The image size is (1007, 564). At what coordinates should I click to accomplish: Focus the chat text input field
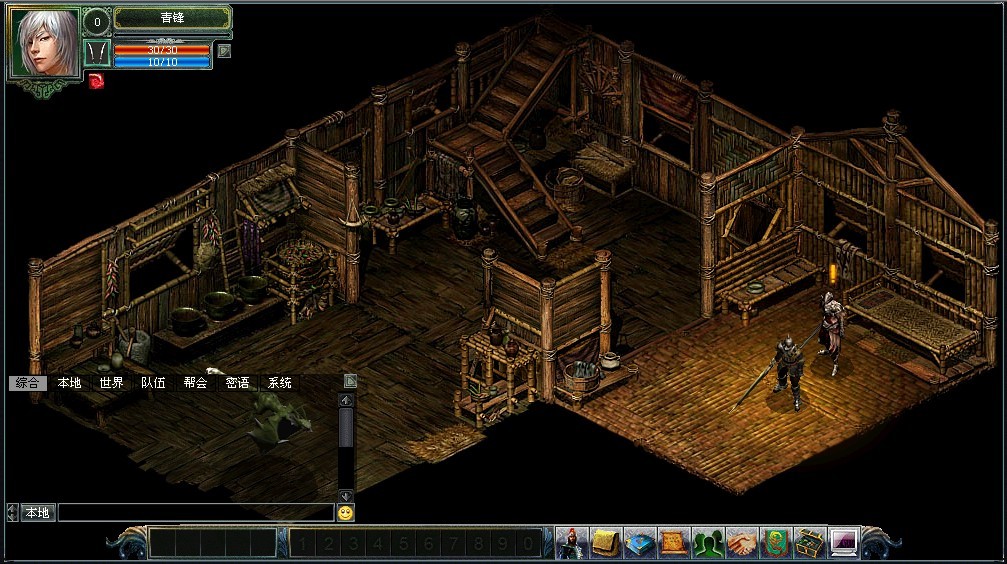pyautogui.click(x=195, y=513)
